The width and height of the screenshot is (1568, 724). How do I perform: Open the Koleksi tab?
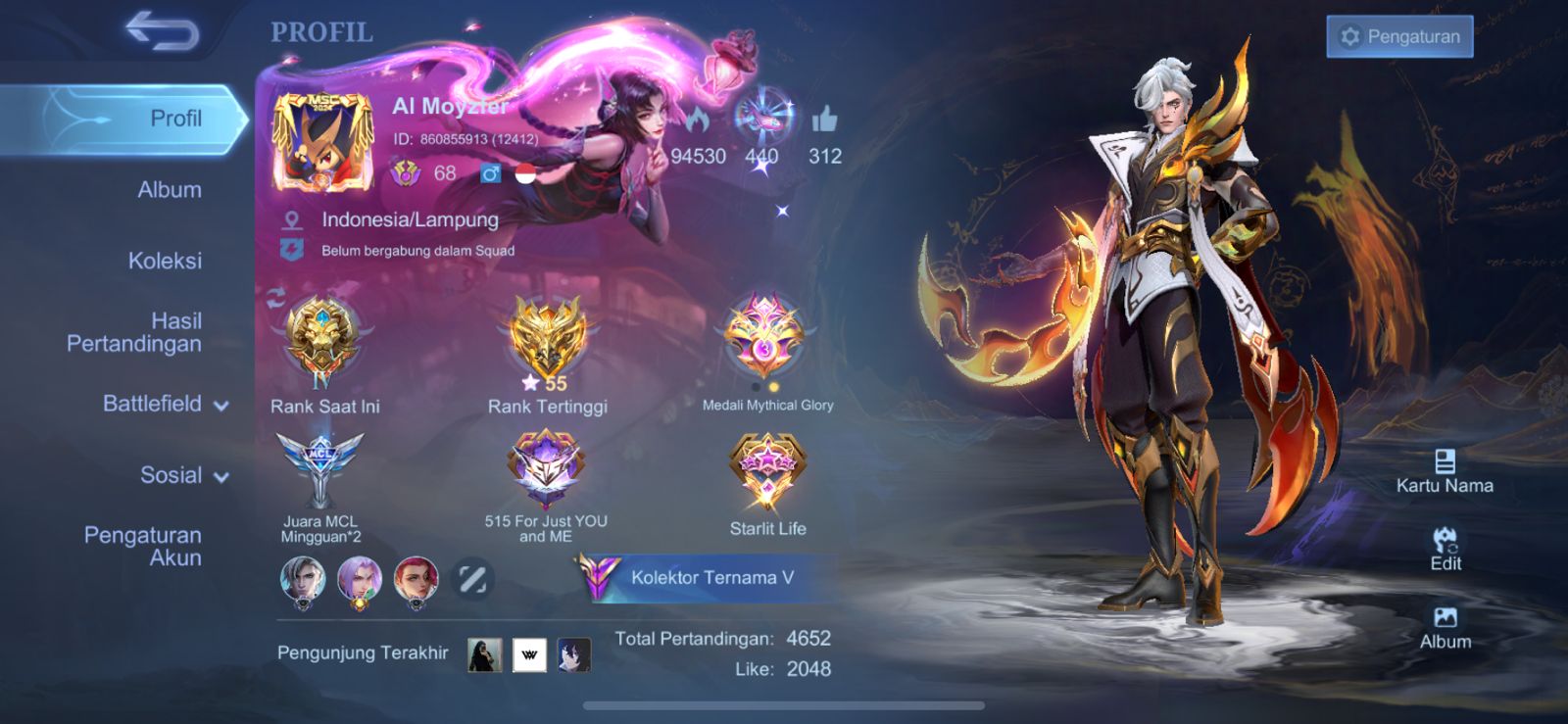click(165, 261)
